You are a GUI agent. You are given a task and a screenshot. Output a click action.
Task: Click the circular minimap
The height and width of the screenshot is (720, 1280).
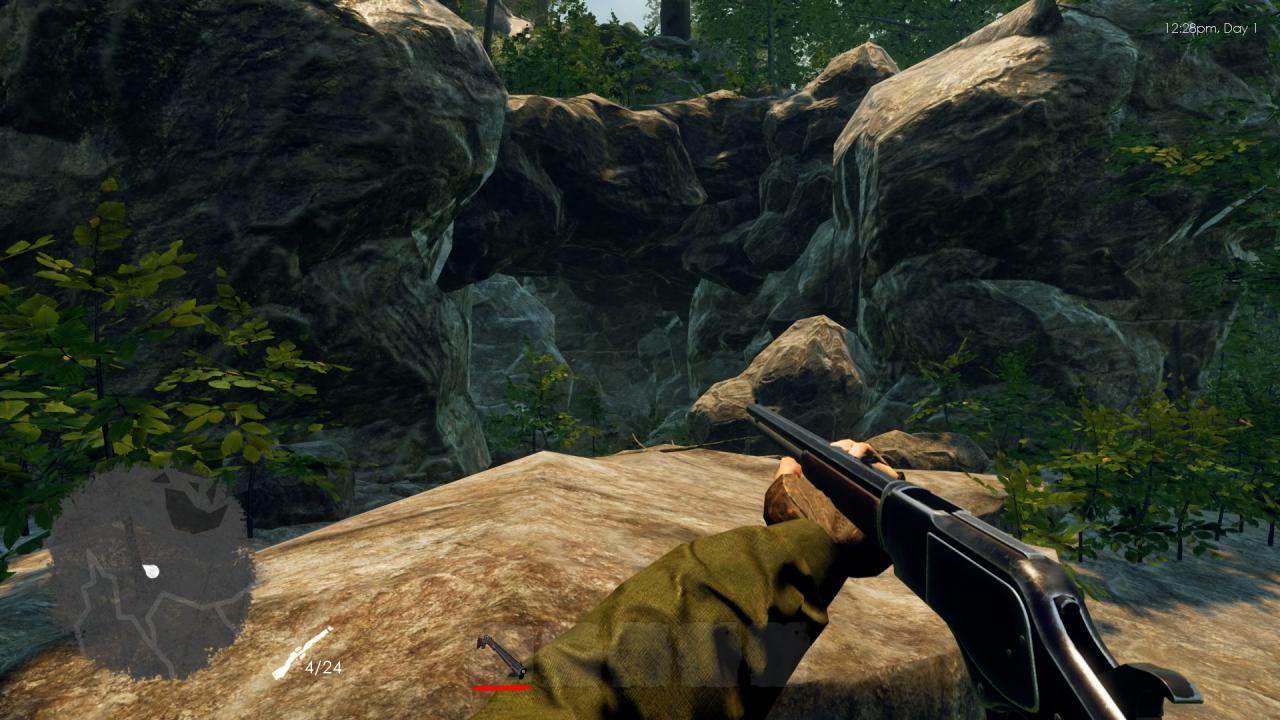click(150, 572)
